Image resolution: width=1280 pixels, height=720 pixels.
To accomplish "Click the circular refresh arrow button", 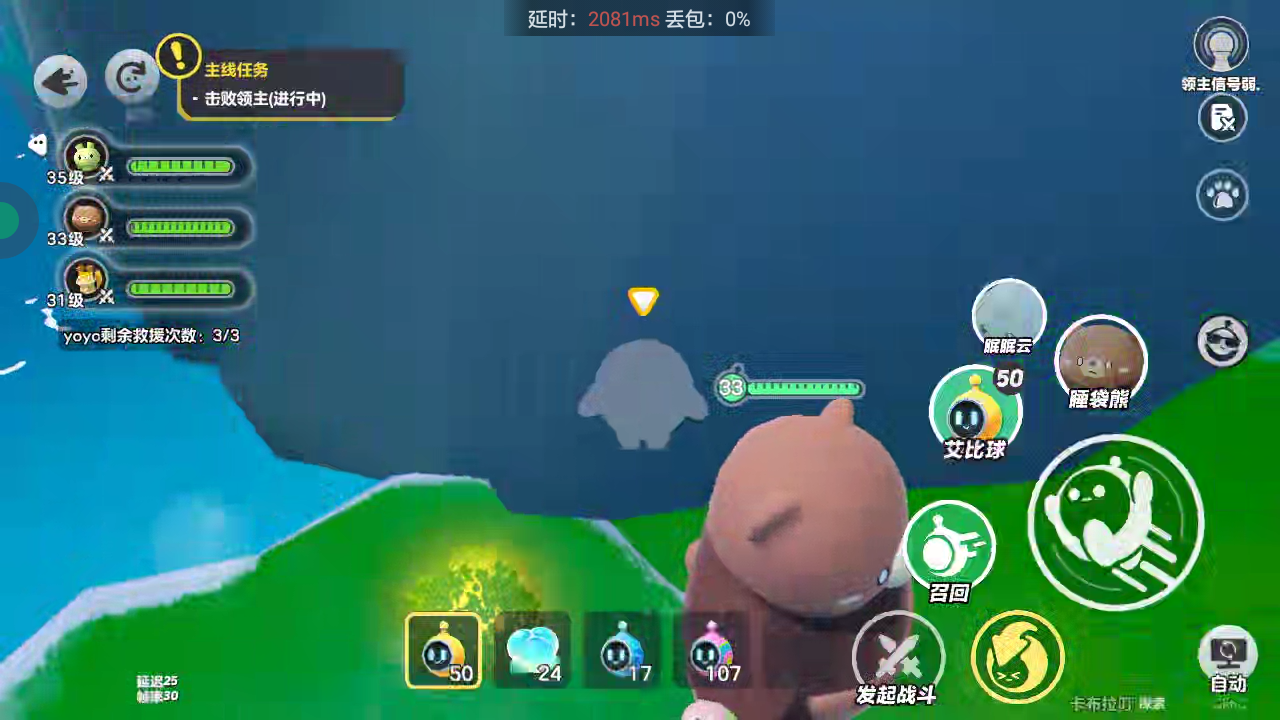I will 132,77.
